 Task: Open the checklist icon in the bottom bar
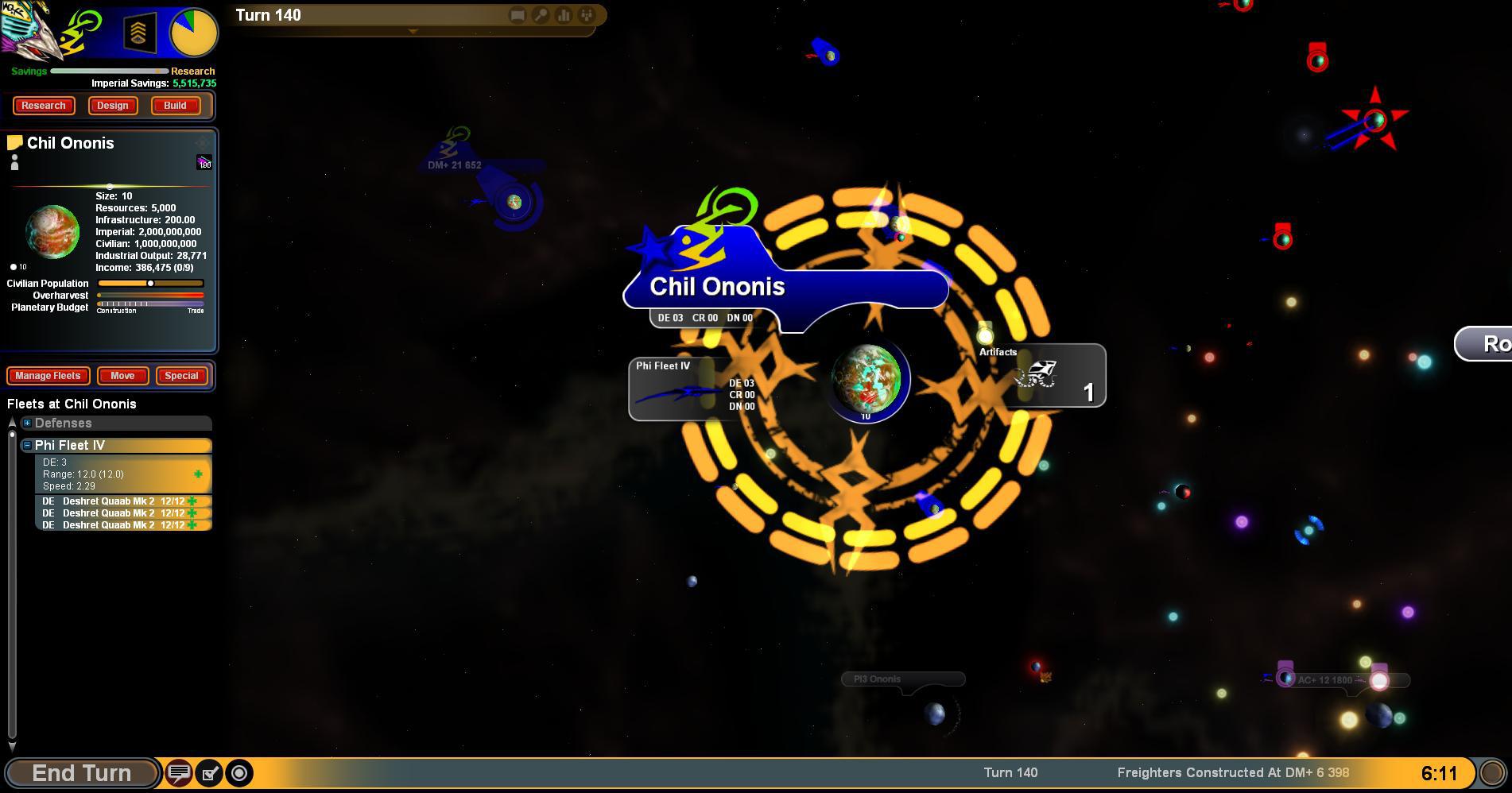(208, 772)
